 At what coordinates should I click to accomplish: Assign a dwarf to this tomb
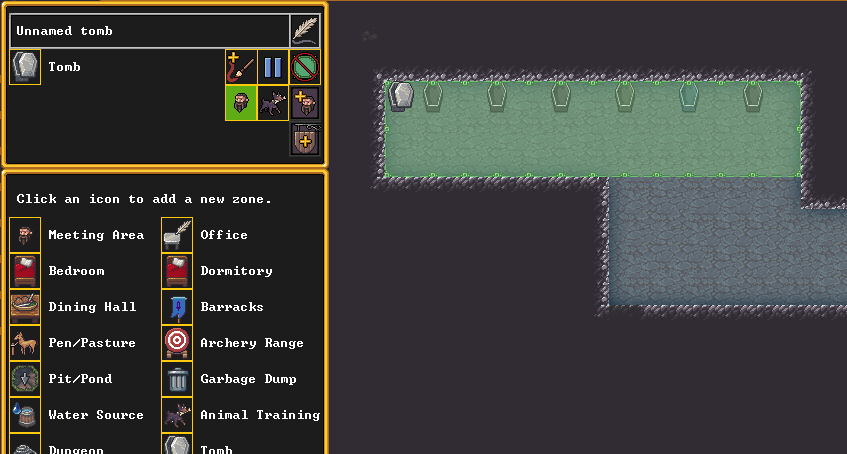(x=305, y=103)
